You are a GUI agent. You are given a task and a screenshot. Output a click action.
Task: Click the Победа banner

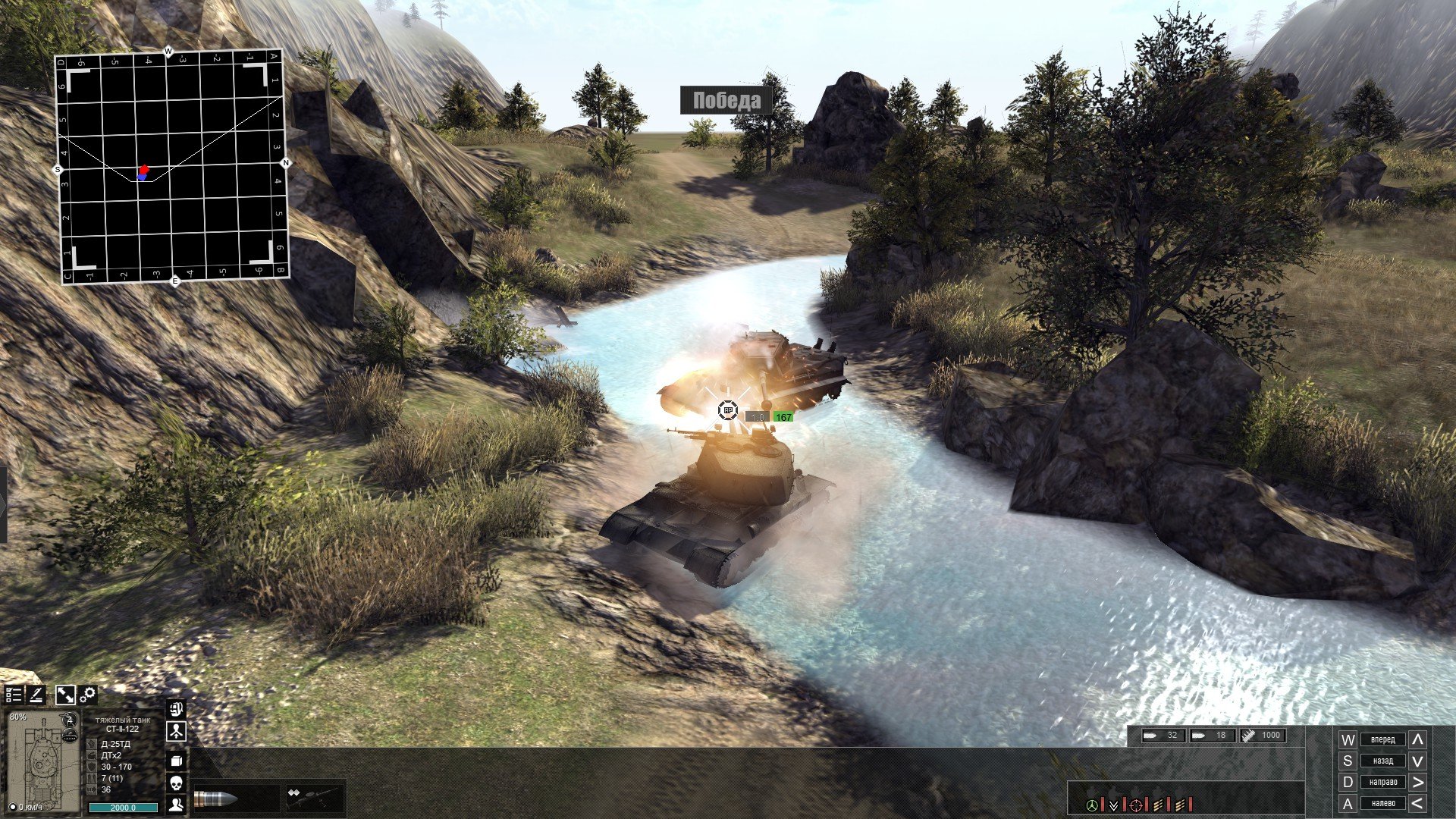point(726,100)
